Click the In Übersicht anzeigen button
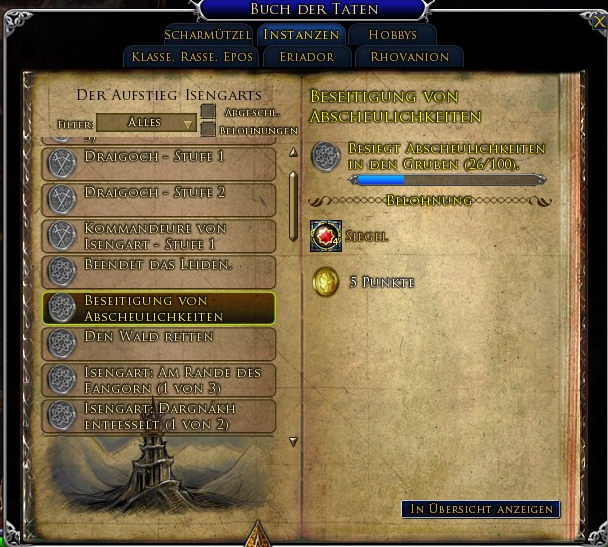 pyautogui.click(x=480, y=509)
